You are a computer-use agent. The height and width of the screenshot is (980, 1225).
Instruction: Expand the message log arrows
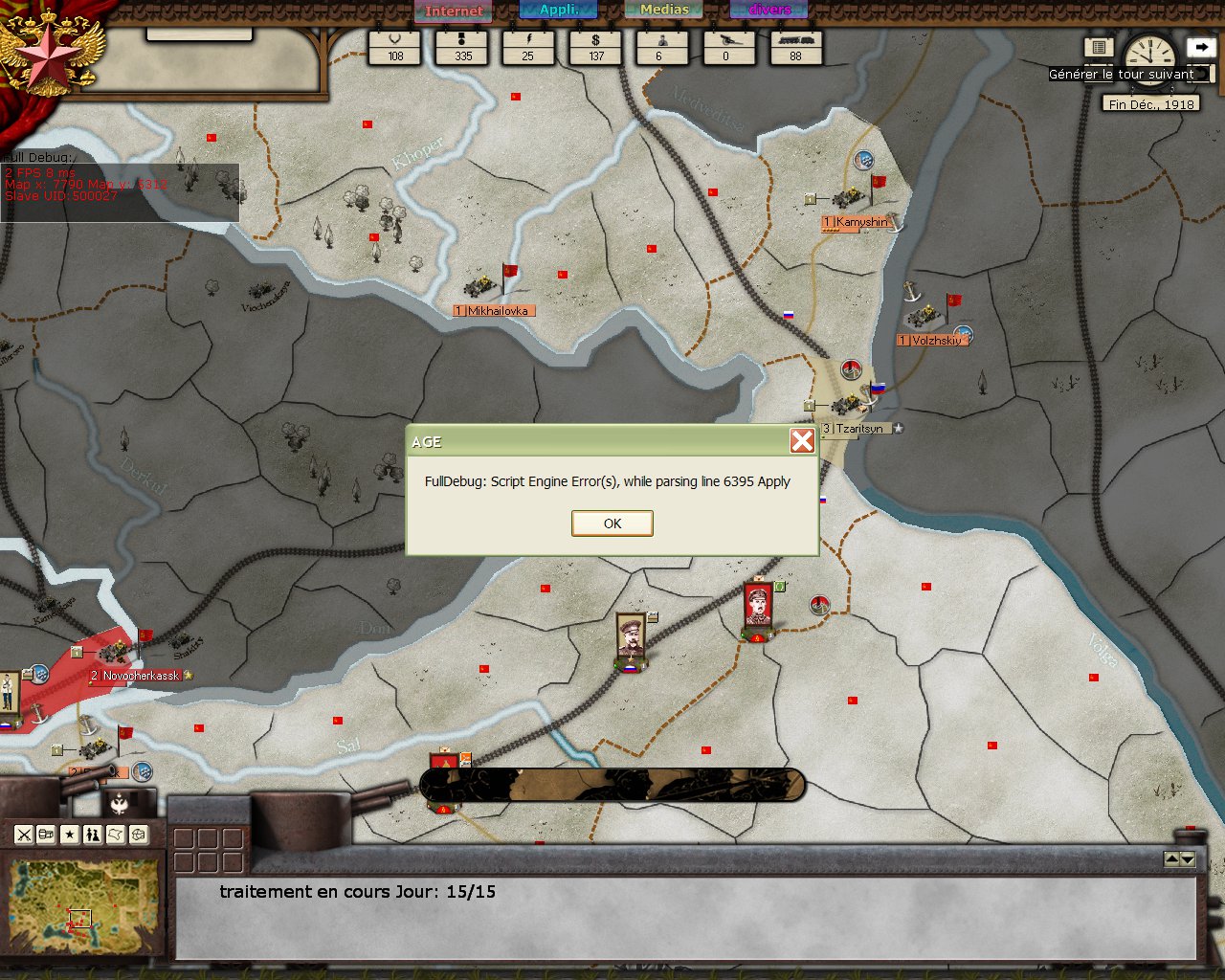[x=1179, y=859]
